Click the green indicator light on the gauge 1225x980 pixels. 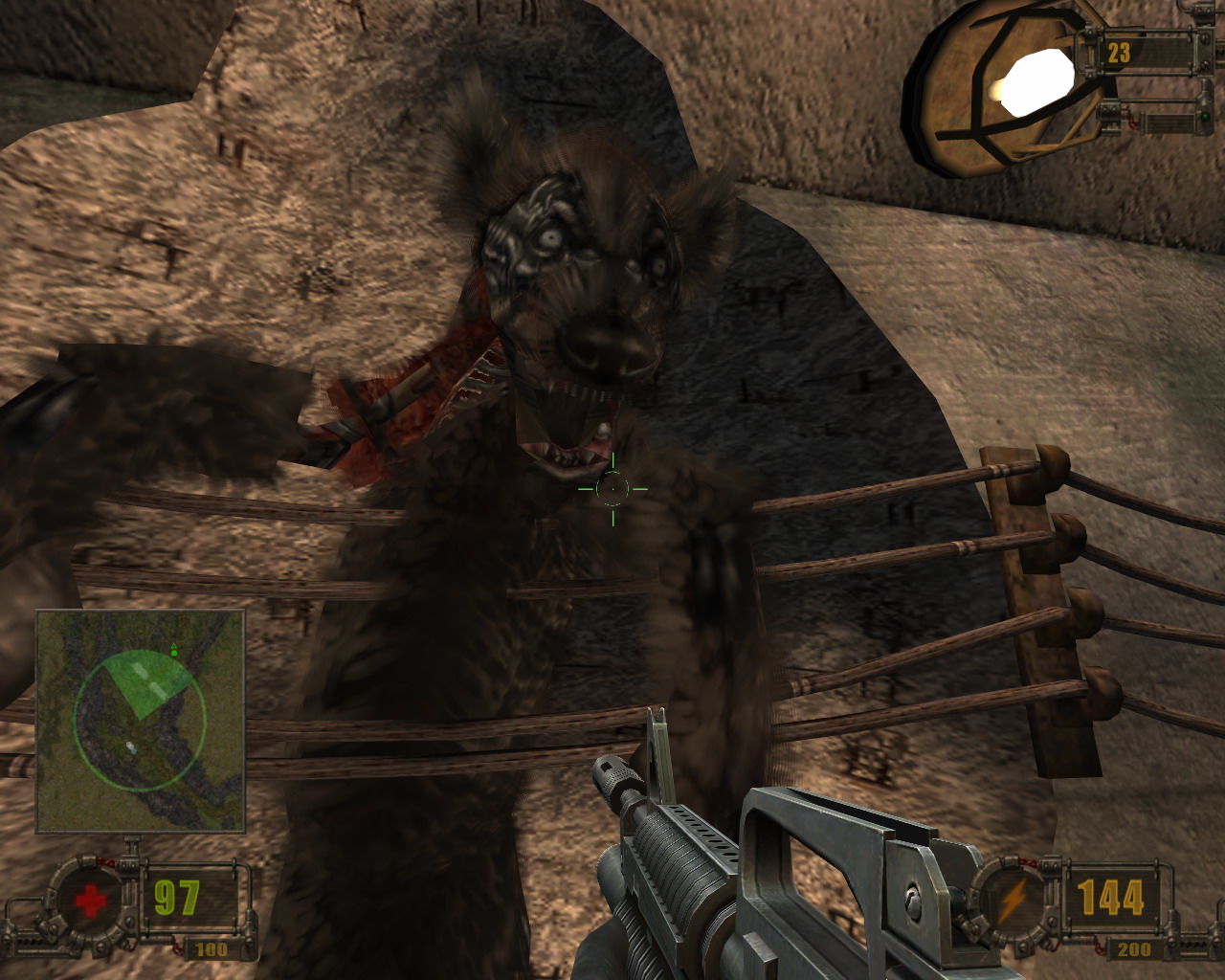click(1205, 117)
